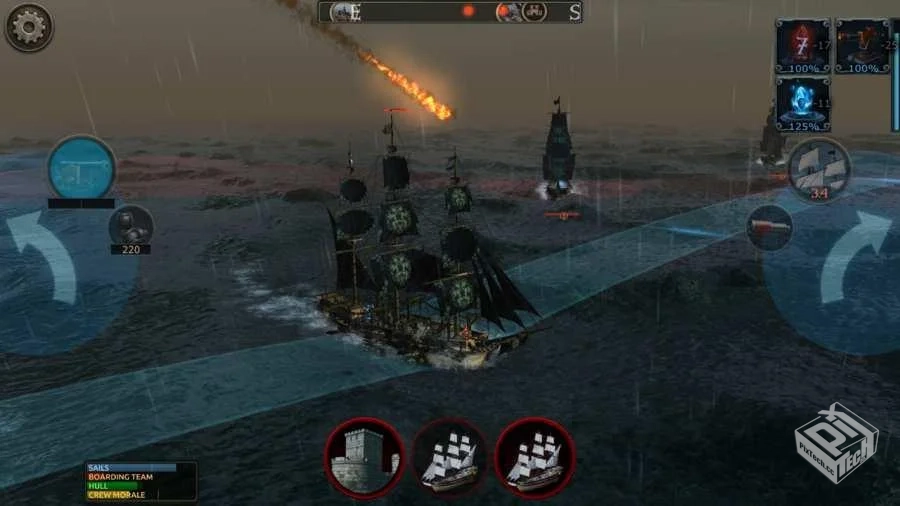
Task: Use the spyglass icon
Action: pos(770,227)
